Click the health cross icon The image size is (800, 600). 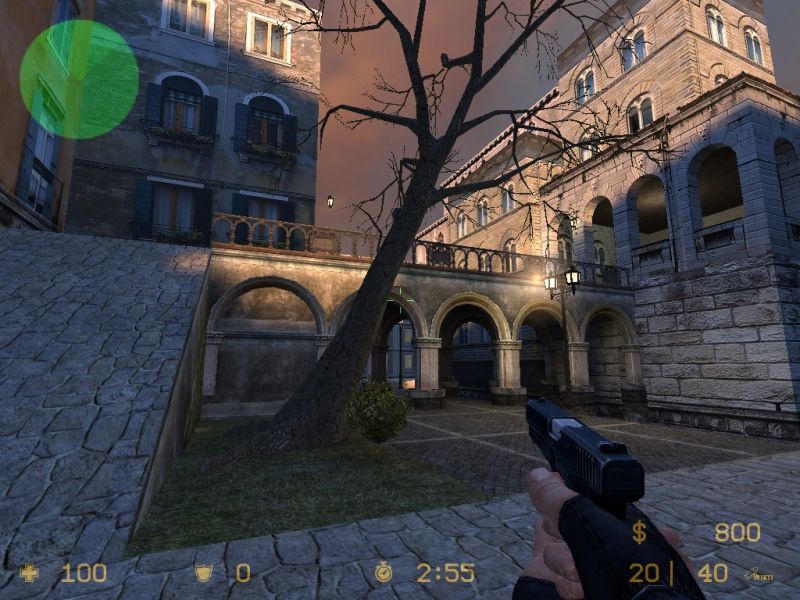30,573
